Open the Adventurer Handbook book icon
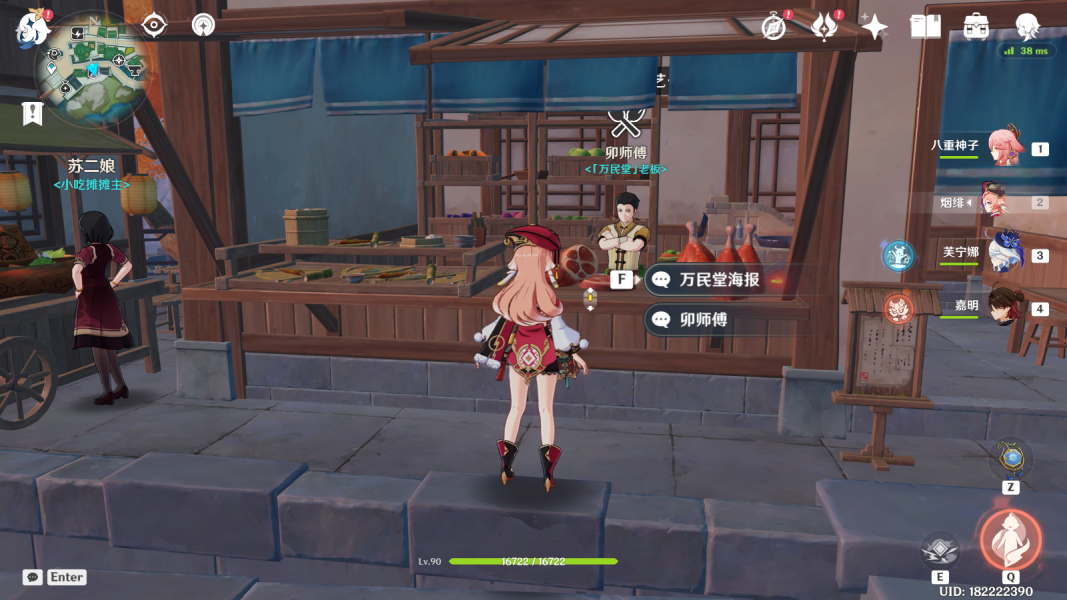Viewport: 1067px width, 600px height. pyautogui.click(x=925, y=27)
